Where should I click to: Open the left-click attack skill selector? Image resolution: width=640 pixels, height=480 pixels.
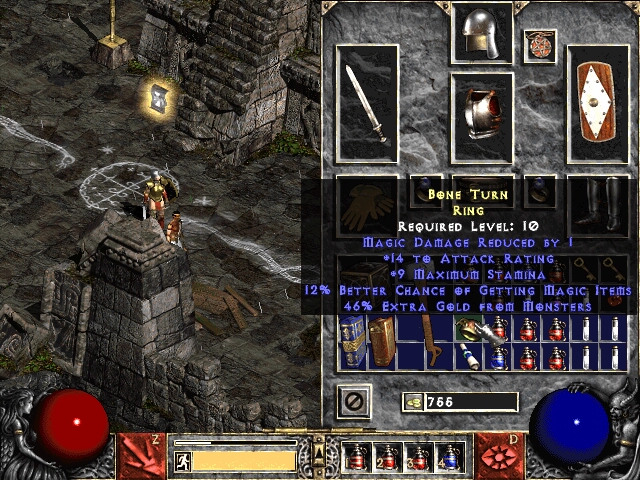tap(140, 454)
